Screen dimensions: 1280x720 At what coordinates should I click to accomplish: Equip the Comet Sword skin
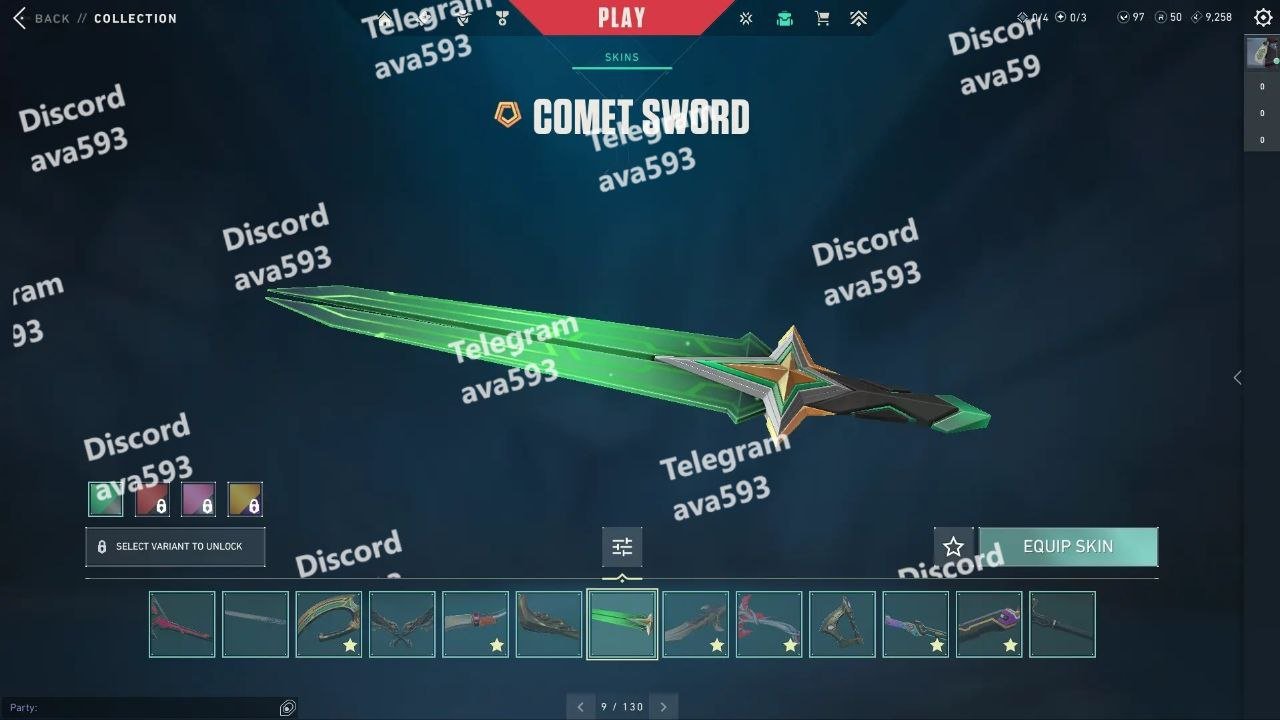(x=1068, y=547)
